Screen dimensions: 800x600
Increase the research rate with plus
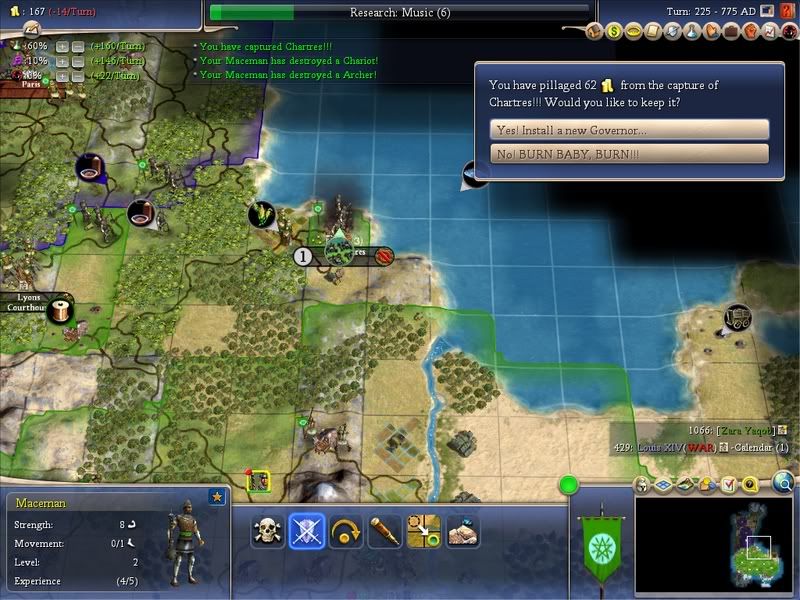tap(62, 46)
